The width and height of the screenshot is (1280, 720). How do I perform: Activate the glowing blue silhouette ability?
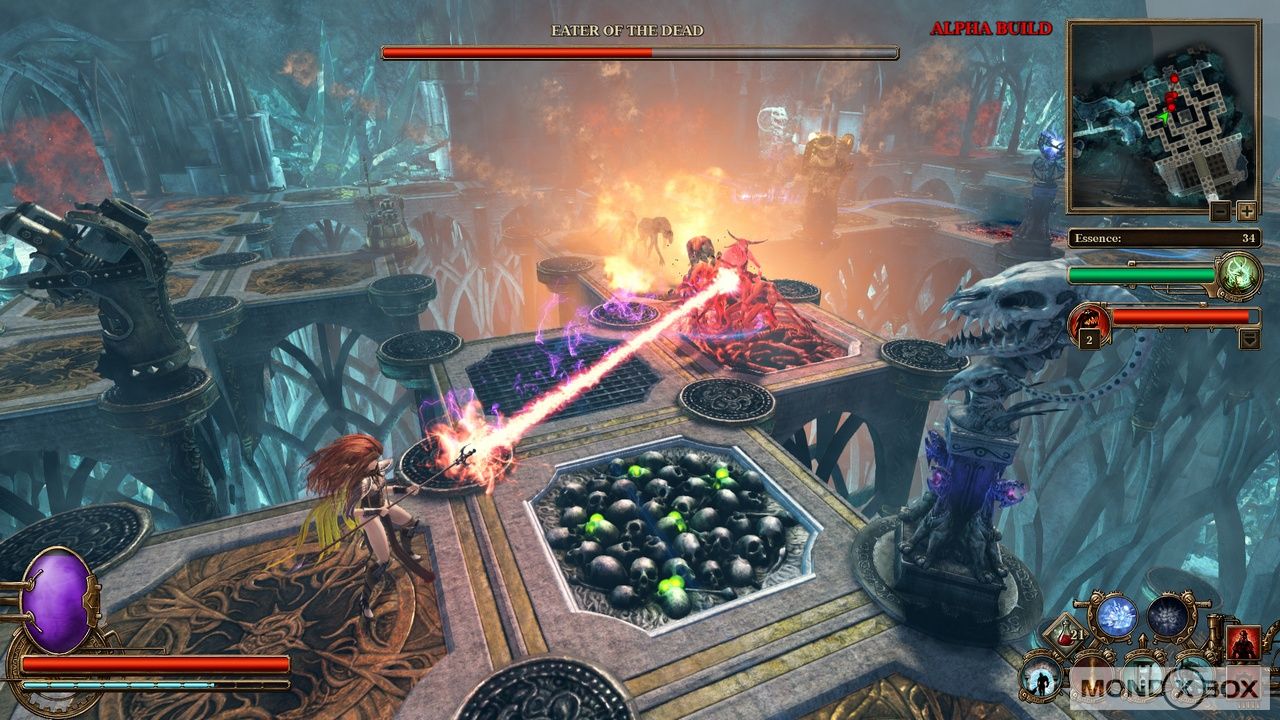1040,679
